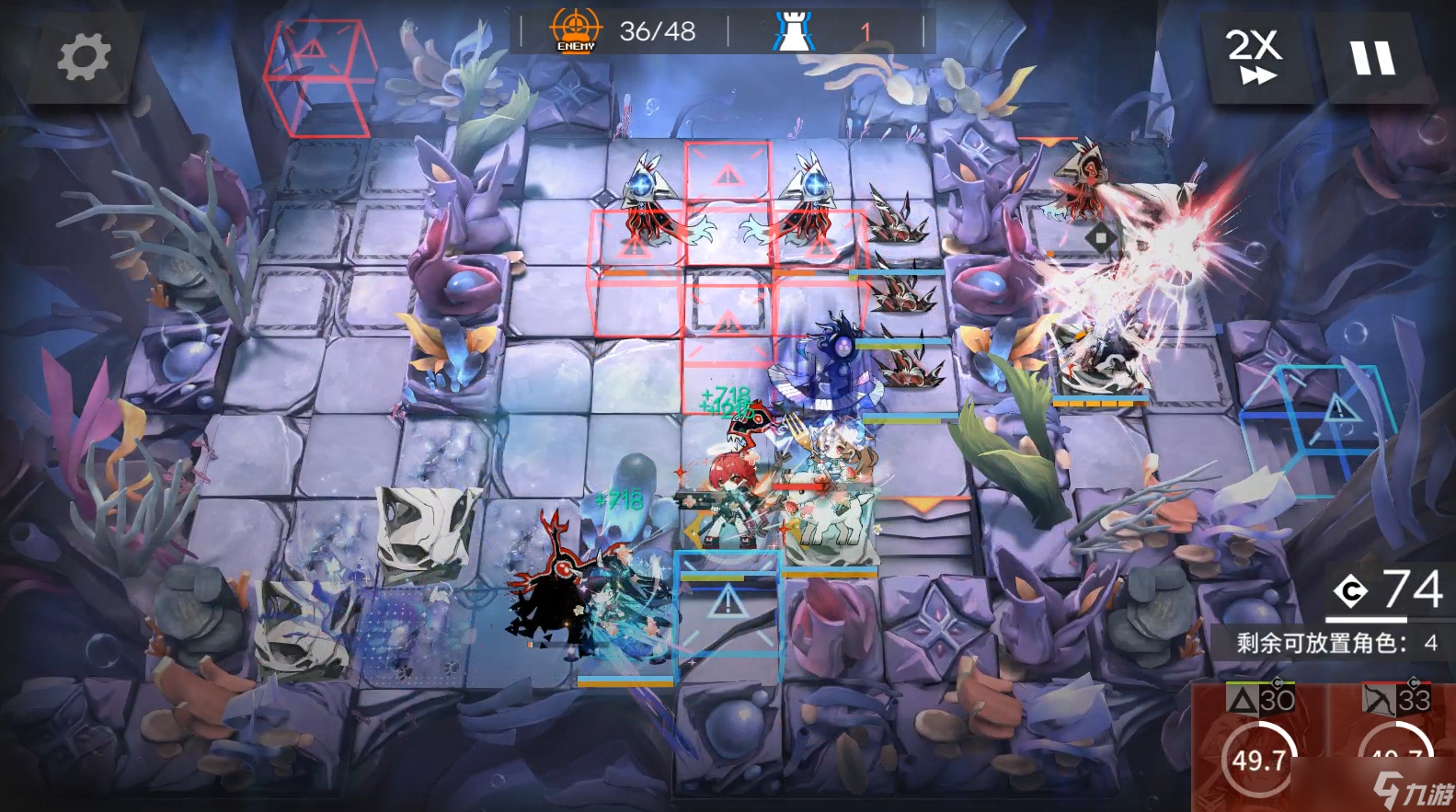The height and width of the screenshot is (812, 1456).
Task: Toggle the 2X game speed
Action: point(1255,57)
